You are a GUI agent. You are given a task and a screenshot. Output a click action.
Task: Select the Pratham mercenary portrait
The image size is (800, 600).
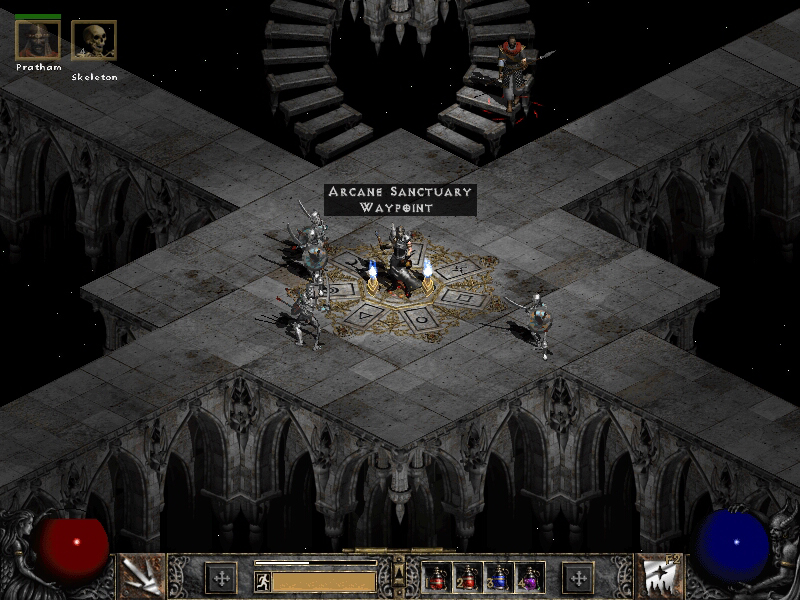[38, 40]
